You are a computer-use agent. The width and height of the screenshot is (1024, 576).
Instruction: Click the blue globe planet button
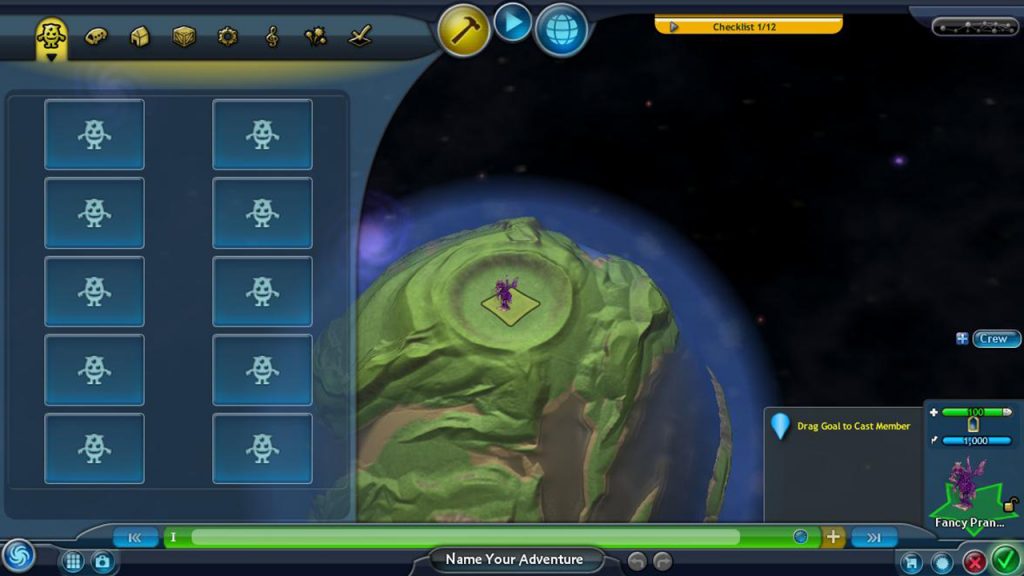click(561, 30)
